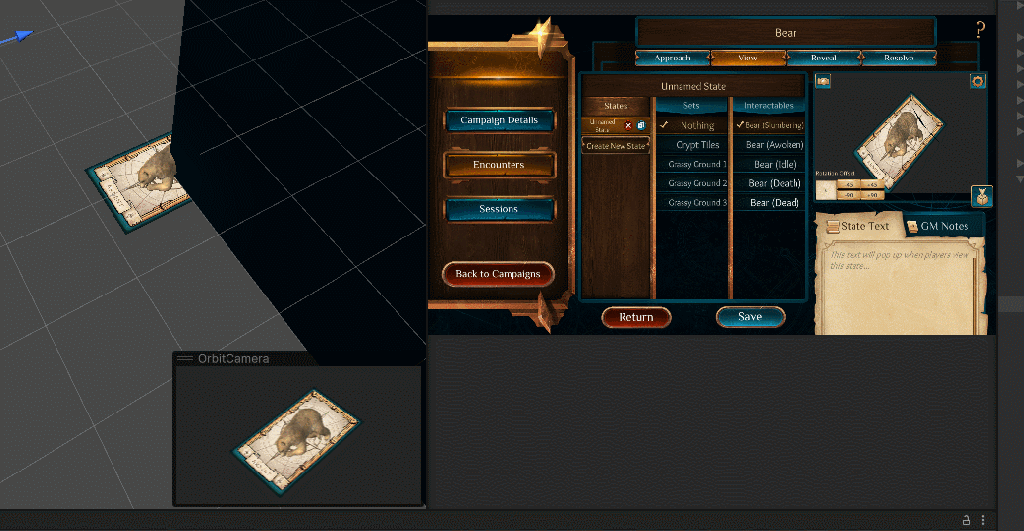Create New State in the States list
This screenshot has height=531, width=1024.
point(616,146)
